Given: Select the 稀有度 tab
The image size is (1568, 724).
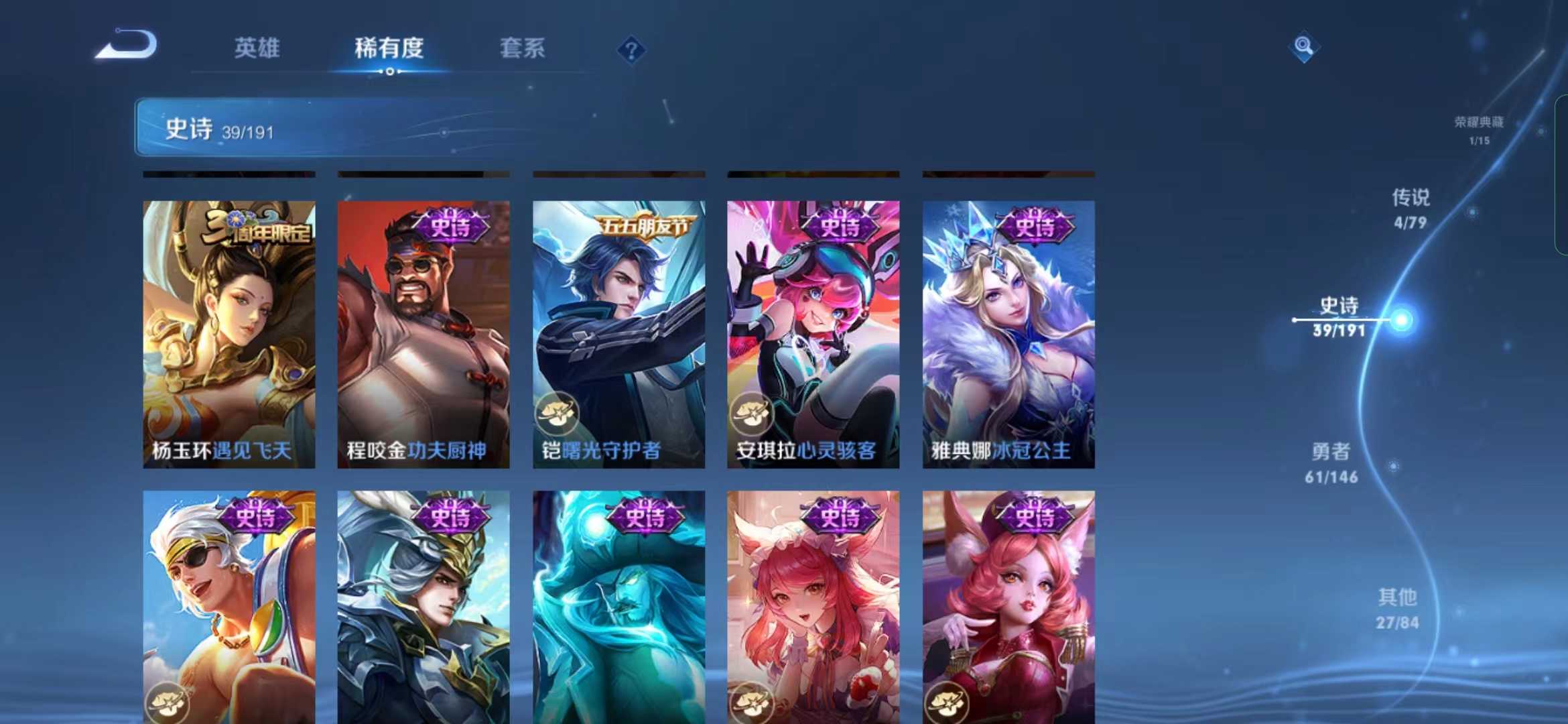Looking at the screenshot, I should [389, 48].
